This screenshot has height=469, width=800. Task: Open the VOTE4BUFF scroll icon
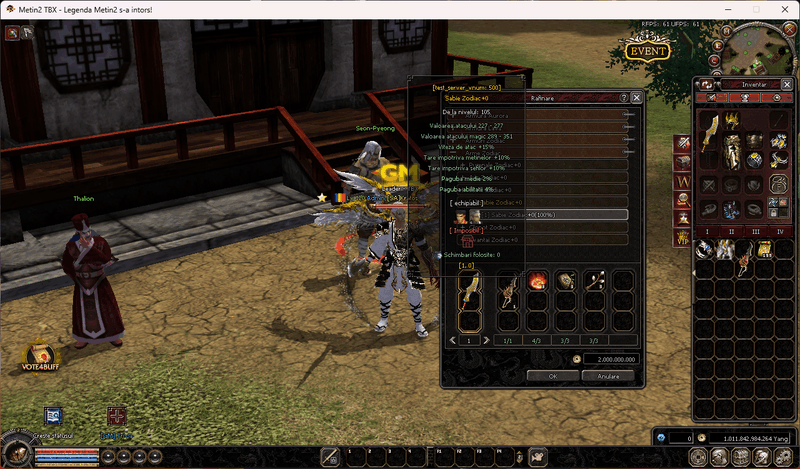coord(40,356)
